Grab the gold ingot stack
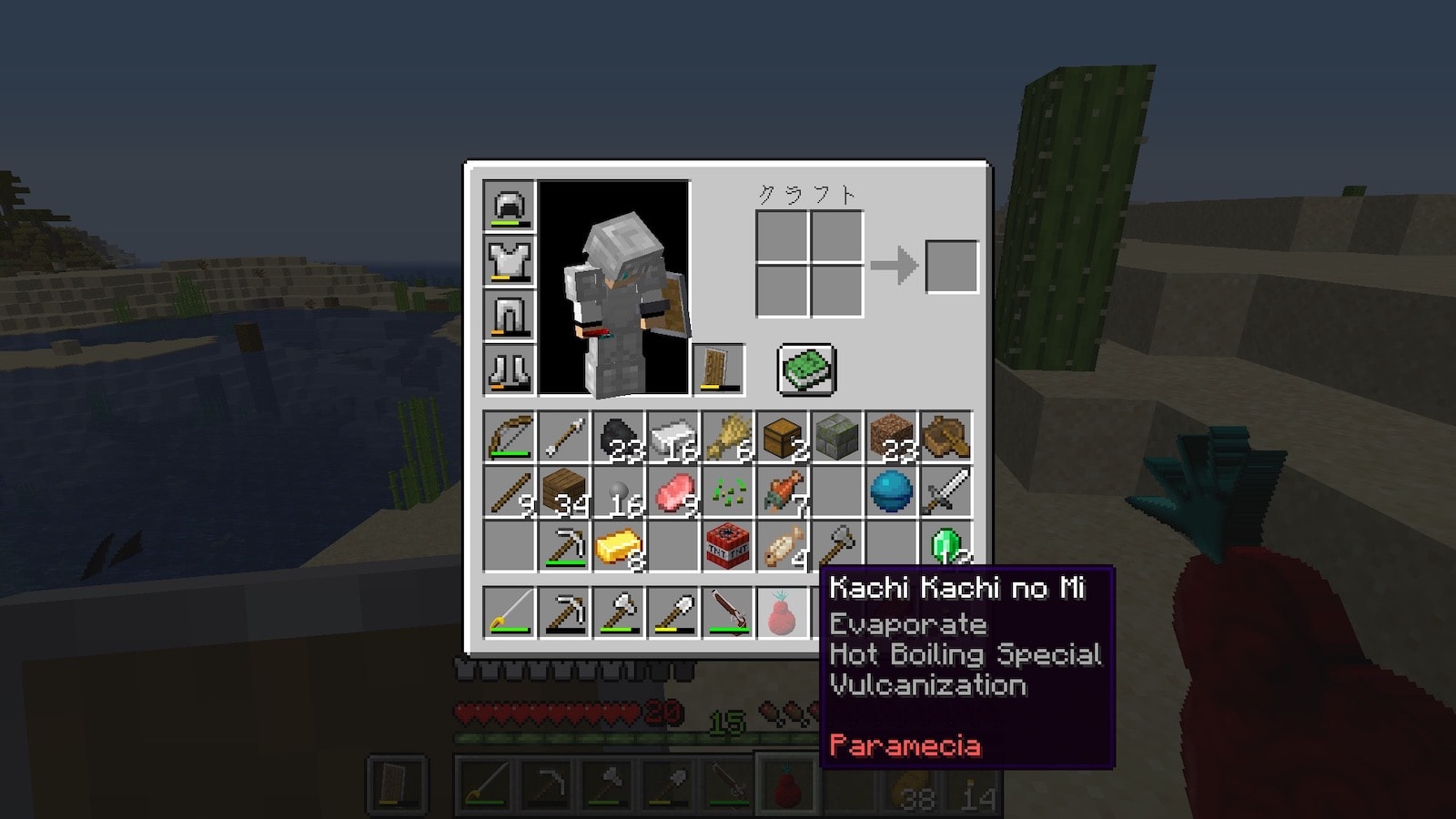Screen dimensions: 1456x819 [x=619, y=547]
